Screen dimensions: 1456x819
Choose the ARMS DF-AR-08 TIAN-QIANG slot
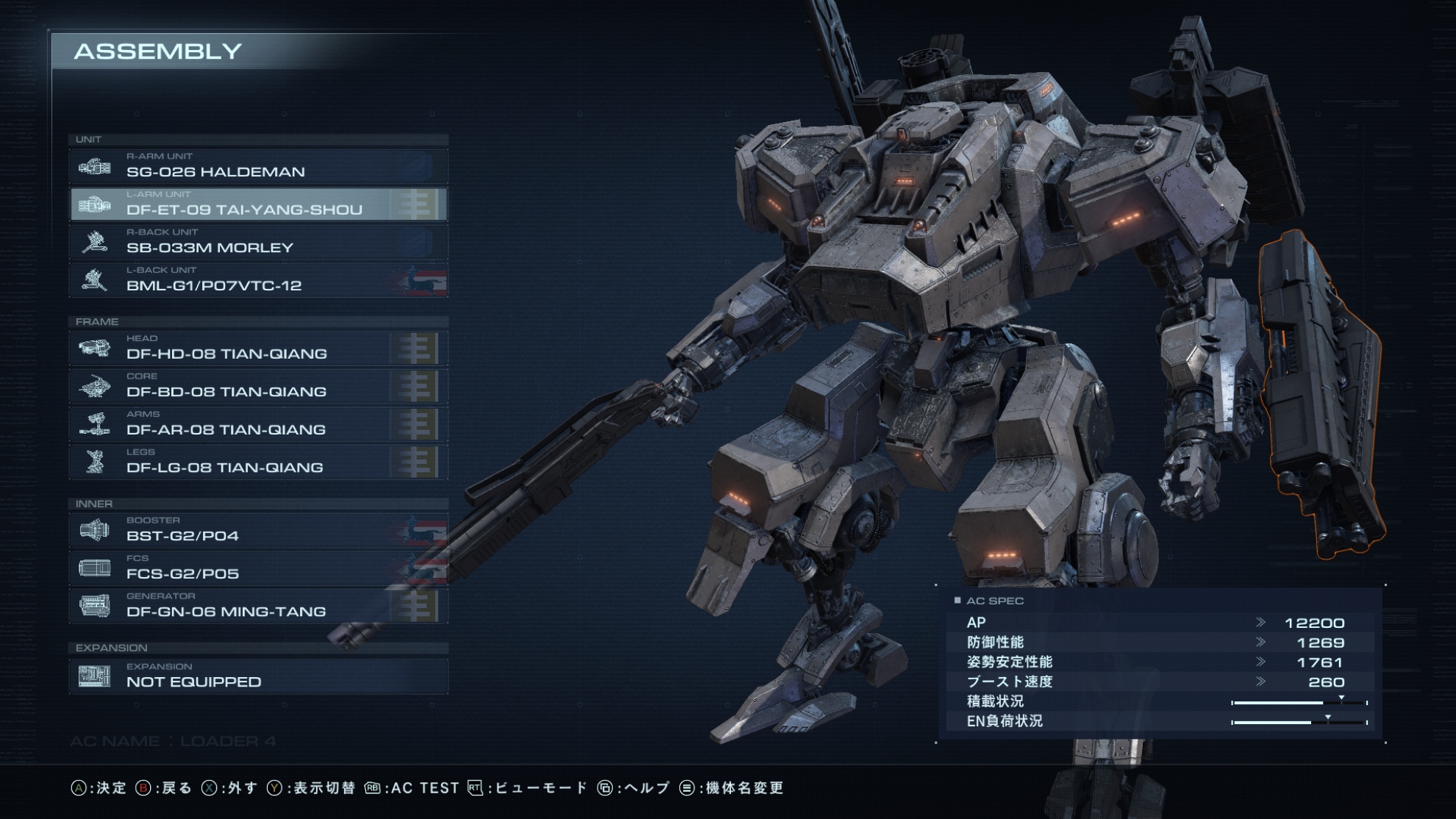point(258,424)
